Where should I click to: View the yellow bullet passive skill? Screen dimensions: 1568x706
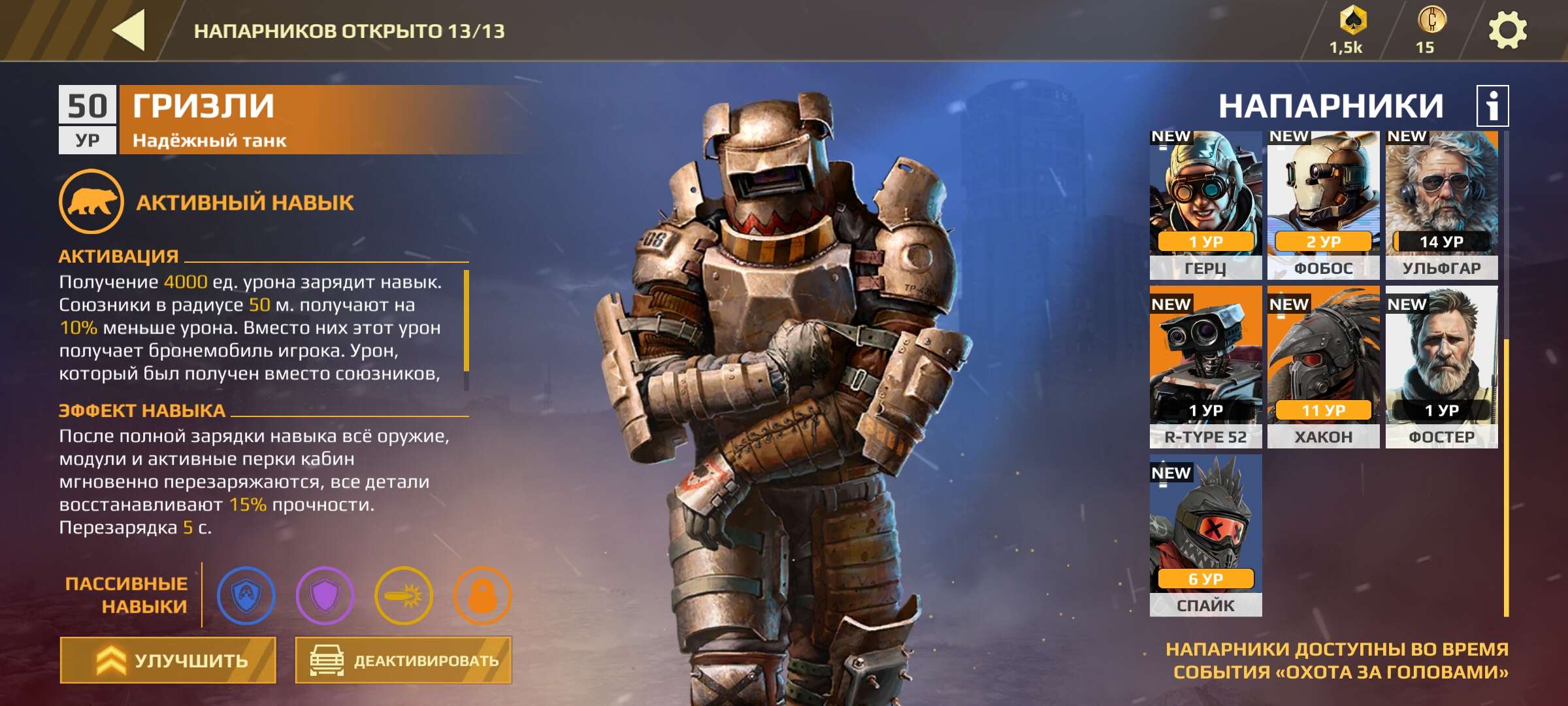click(x=404, y=596)
